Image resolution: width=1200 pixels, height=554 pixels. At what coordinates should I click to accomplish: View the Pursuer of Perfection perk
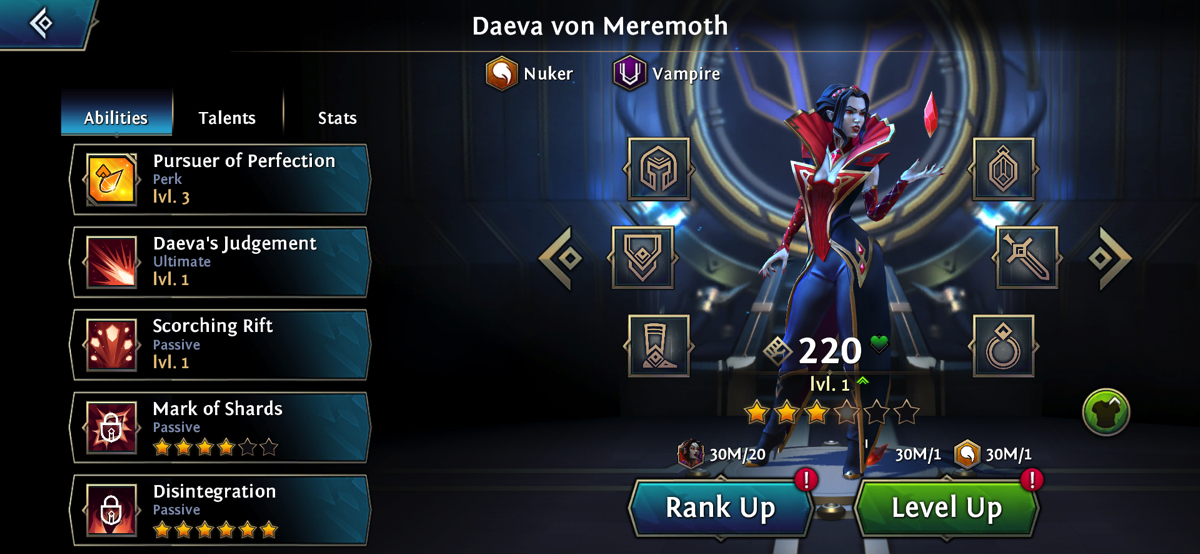tap(220, 179)
